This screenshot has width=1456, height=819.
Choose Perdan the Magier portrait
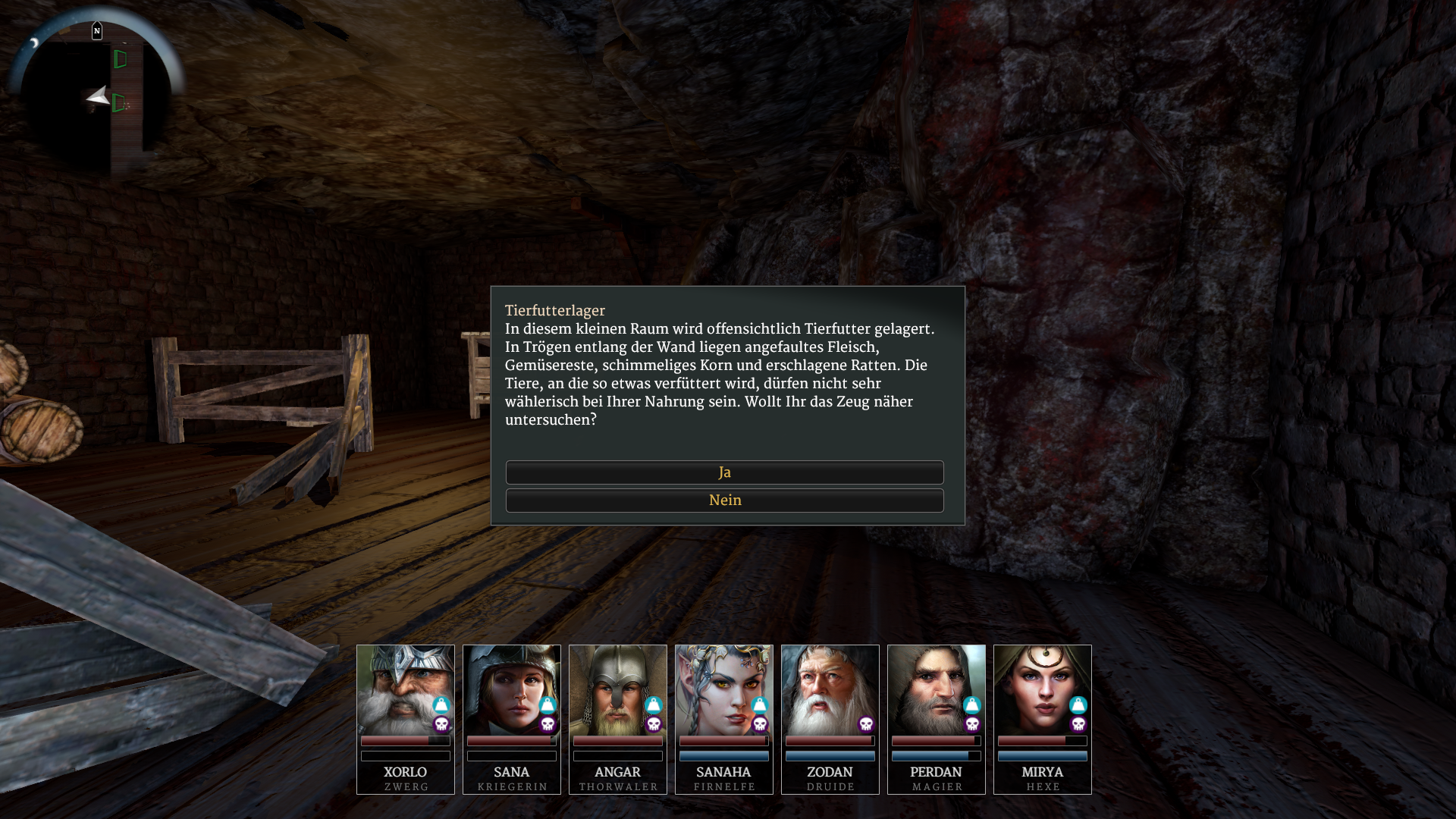click(936, 689)
